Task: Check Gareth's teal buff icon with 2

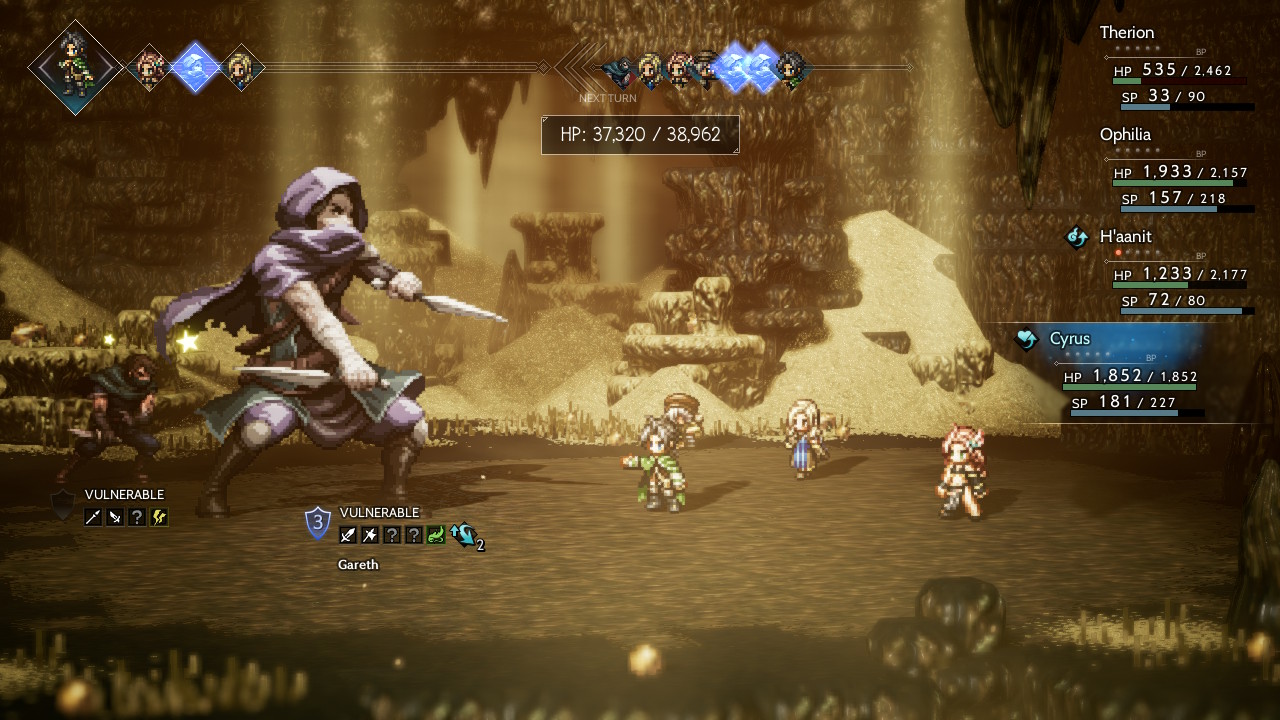Action: click(x=463, y=535)
